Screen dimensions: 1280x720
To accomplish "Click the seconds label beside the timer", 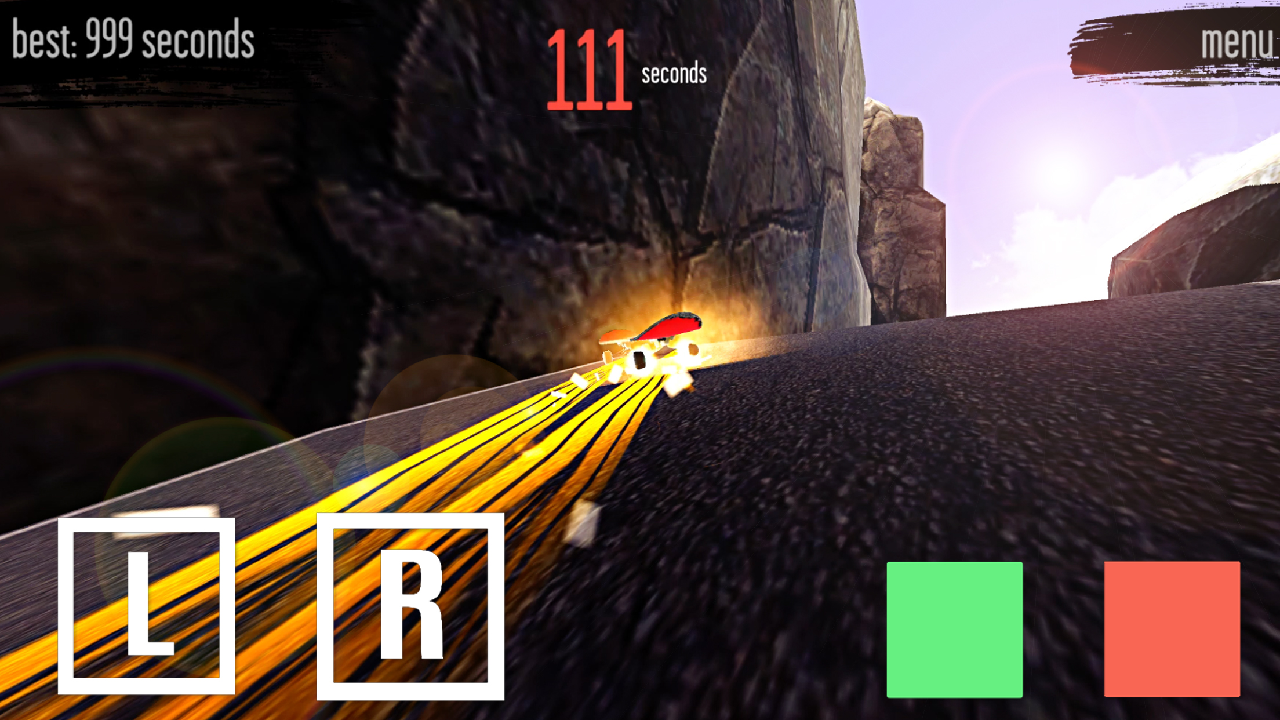I will click(672, 72).
